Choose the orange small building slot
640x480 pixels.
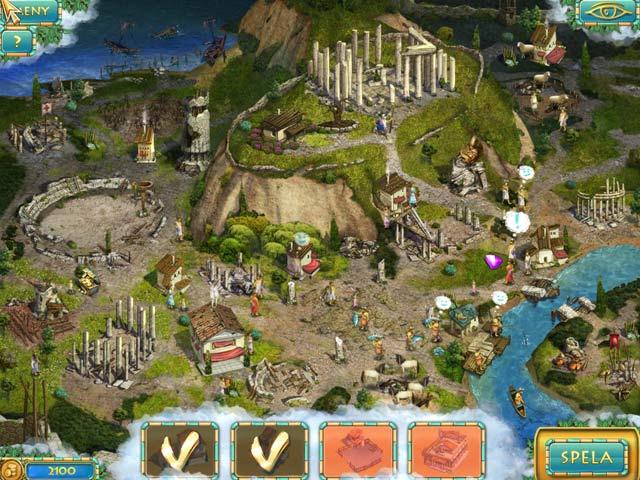tap(357, 450)
